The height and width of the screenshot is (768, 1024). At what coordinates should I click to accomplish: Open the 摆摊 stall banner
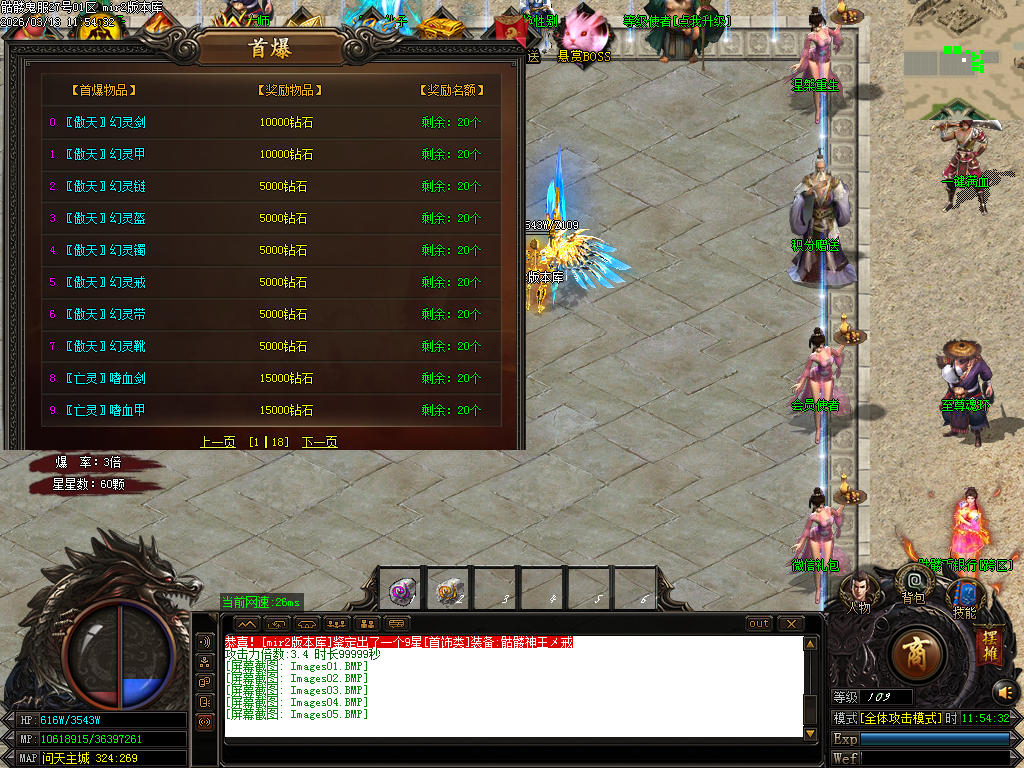[988, 642]
